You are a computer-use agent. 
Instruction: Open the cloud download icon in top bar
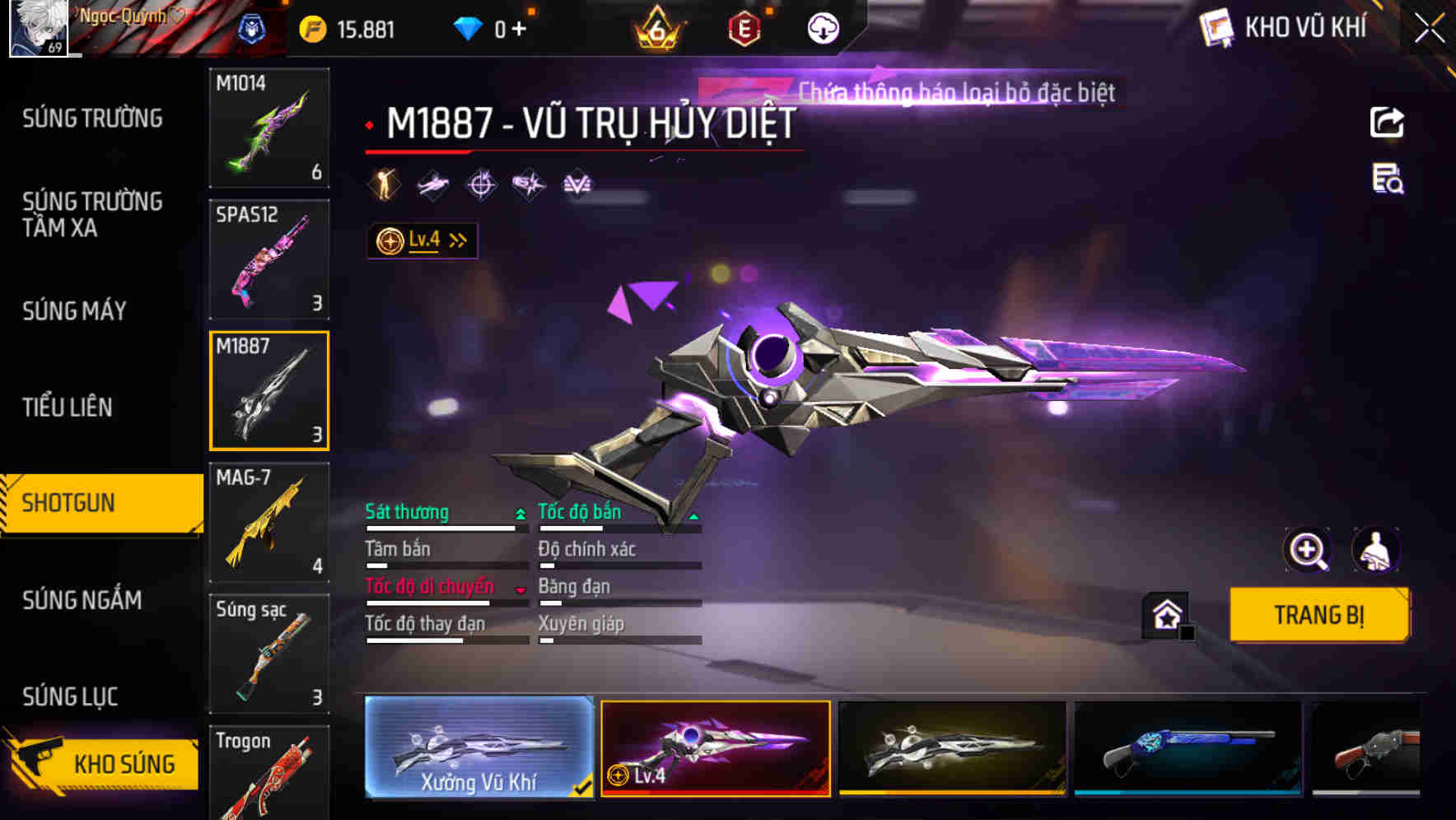(x=821, y=27)
